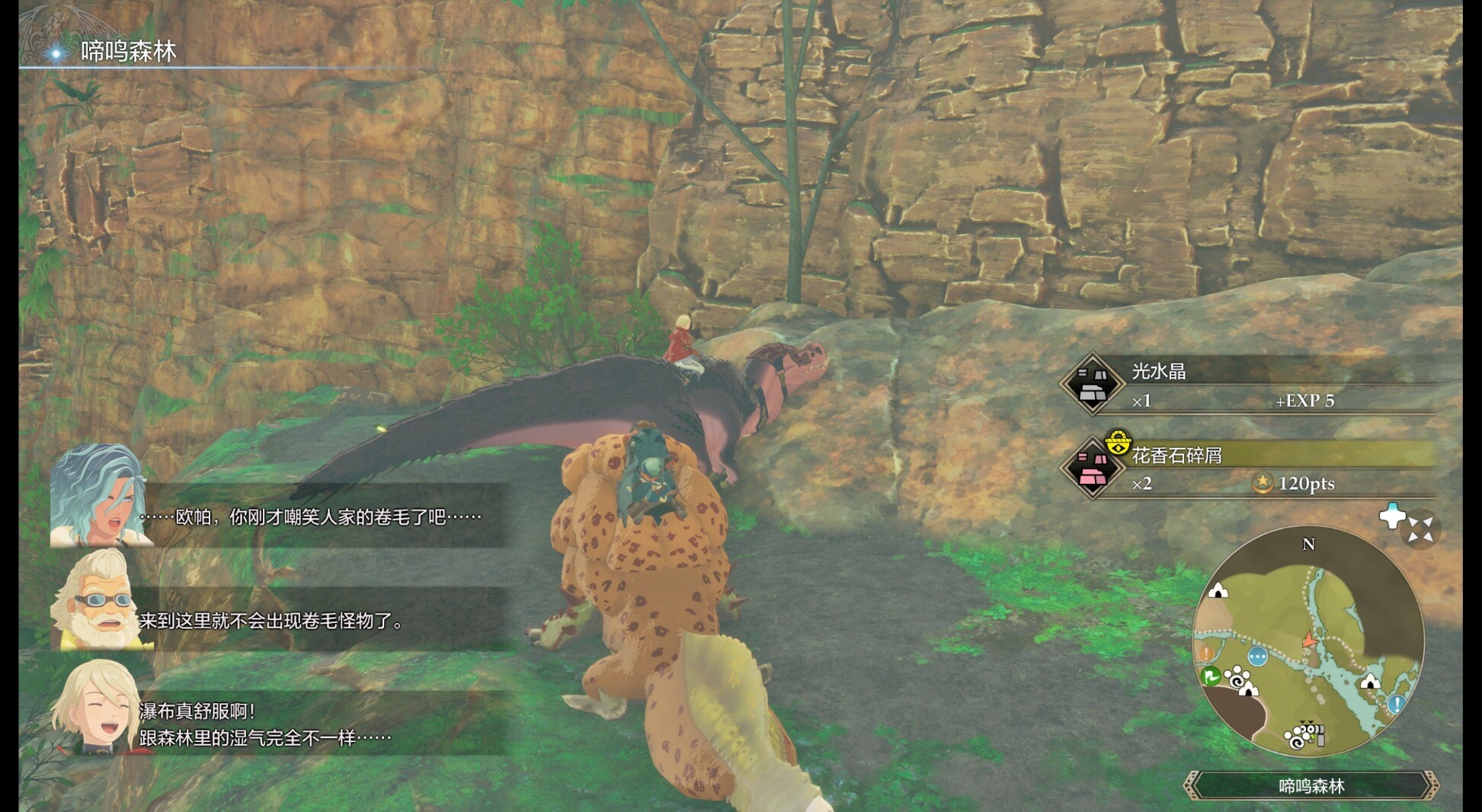
Task: Select the blue speech-bubble marker on minimap
Action: (x=1257, y=656)
